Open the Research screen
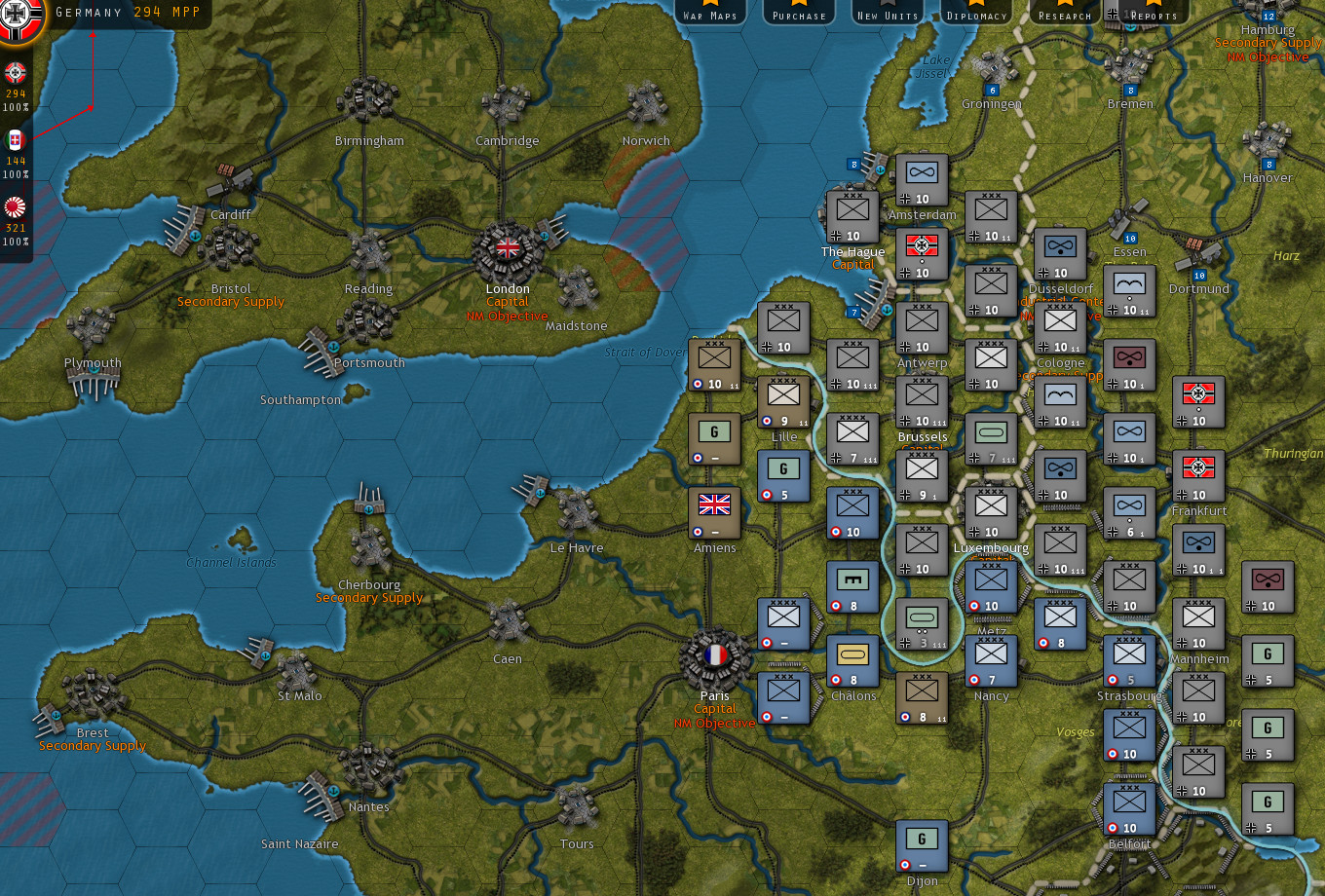 point(1063,14)
